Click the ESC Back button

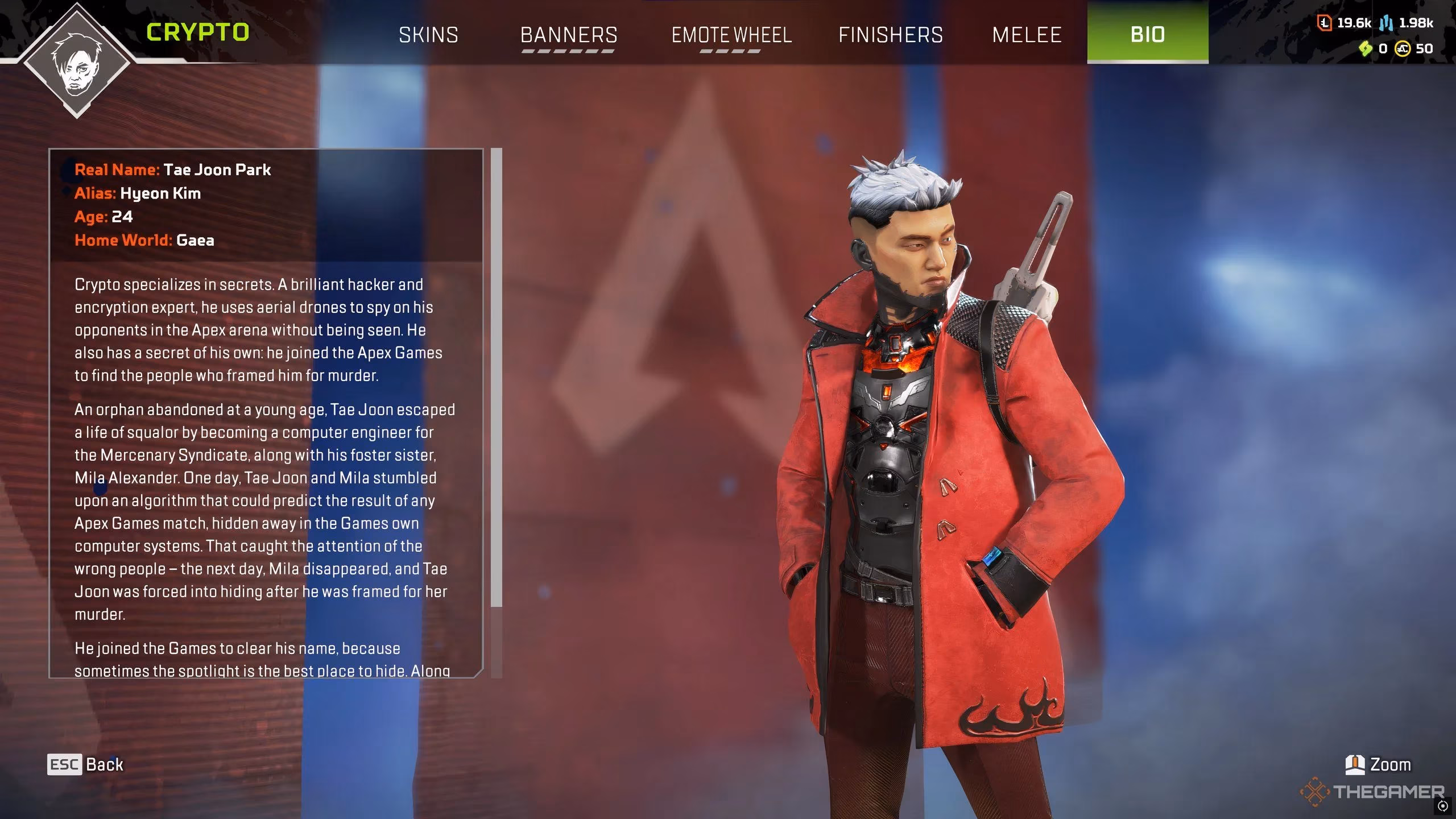click(85, 764)
